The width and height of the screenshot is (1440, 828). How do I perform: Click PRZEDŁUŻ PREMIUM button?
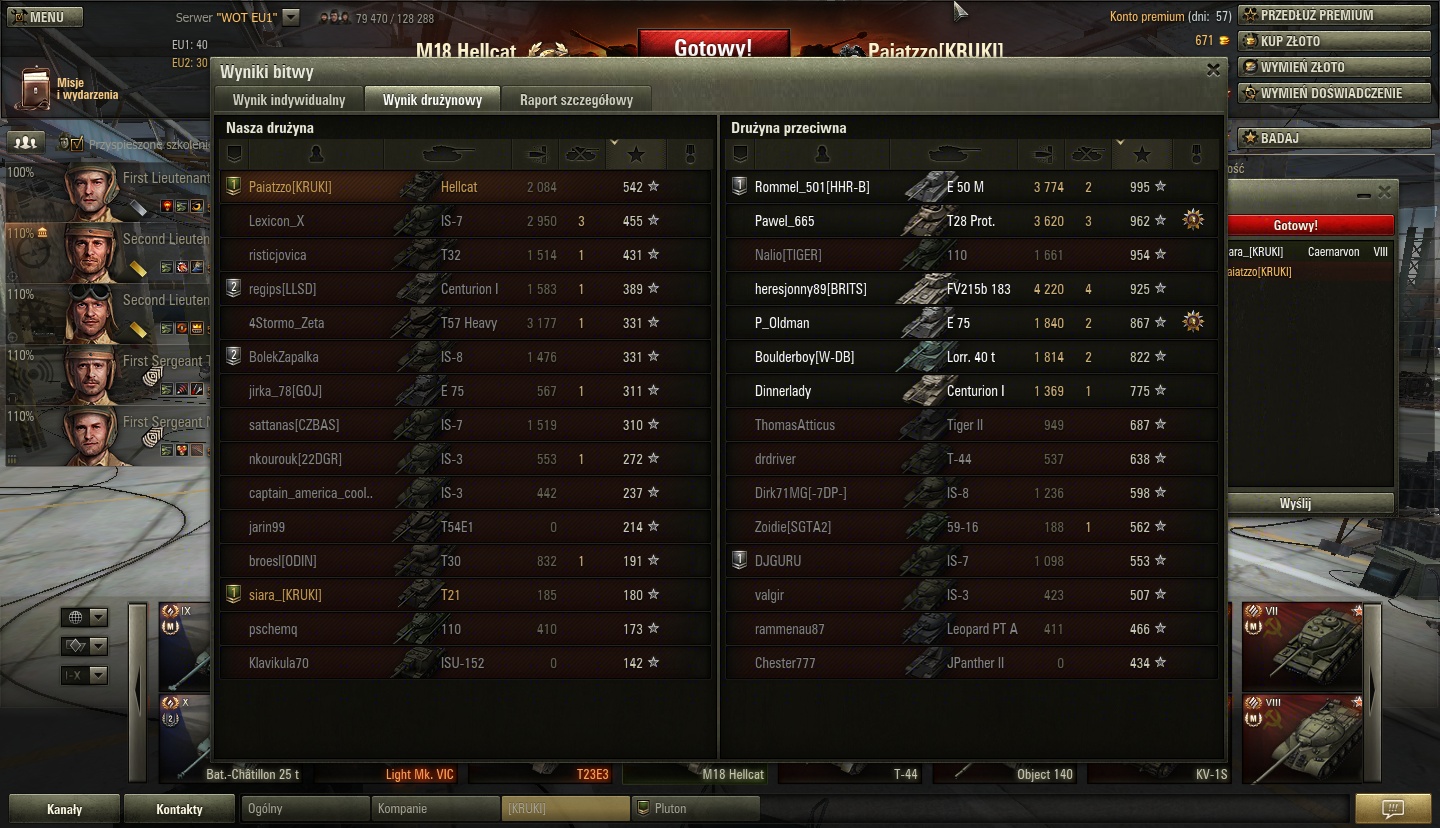click(1335, 15)
